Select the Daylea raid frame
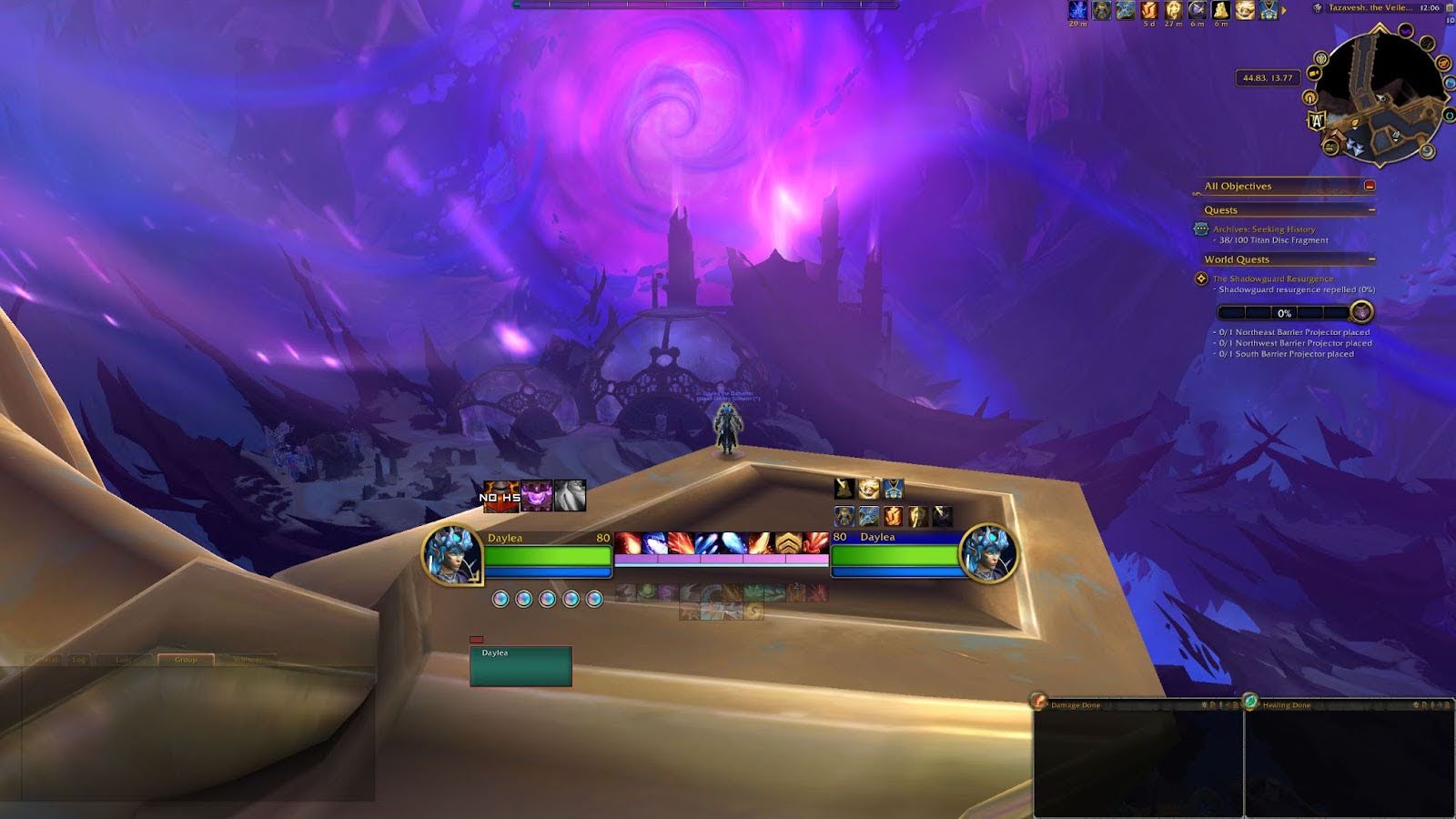This screenshot has width=1456, height=819. pyautogui.click(x=521, y=666)
